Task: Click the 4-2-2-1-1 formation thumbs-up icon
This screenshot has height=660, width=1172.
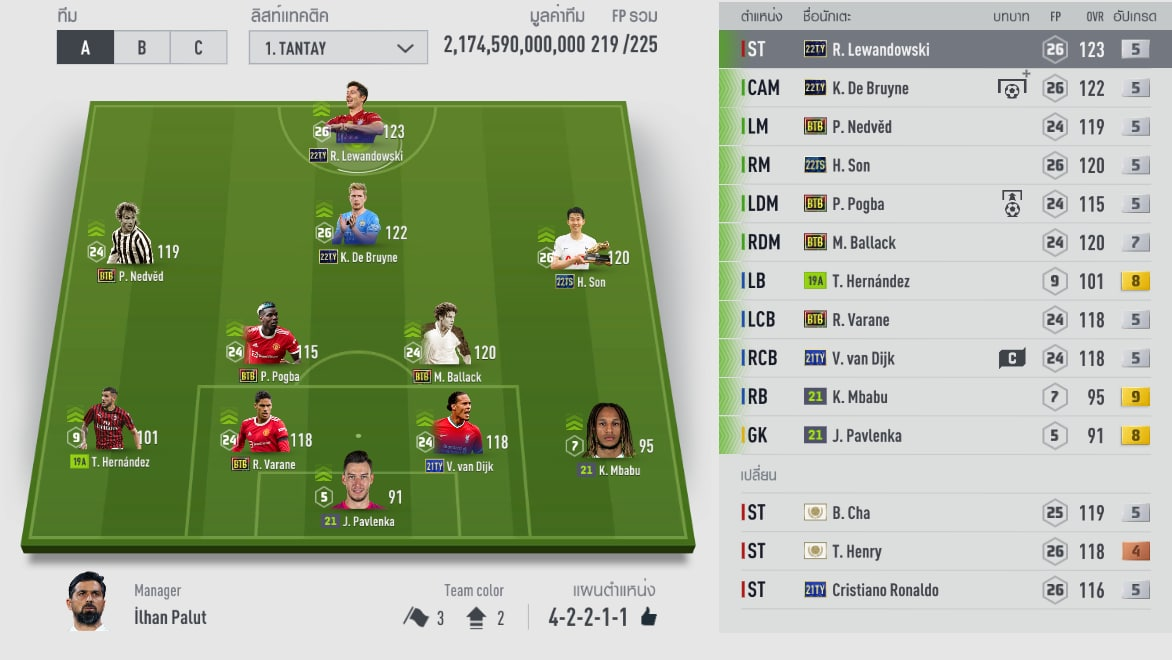Action: [648, 617]
